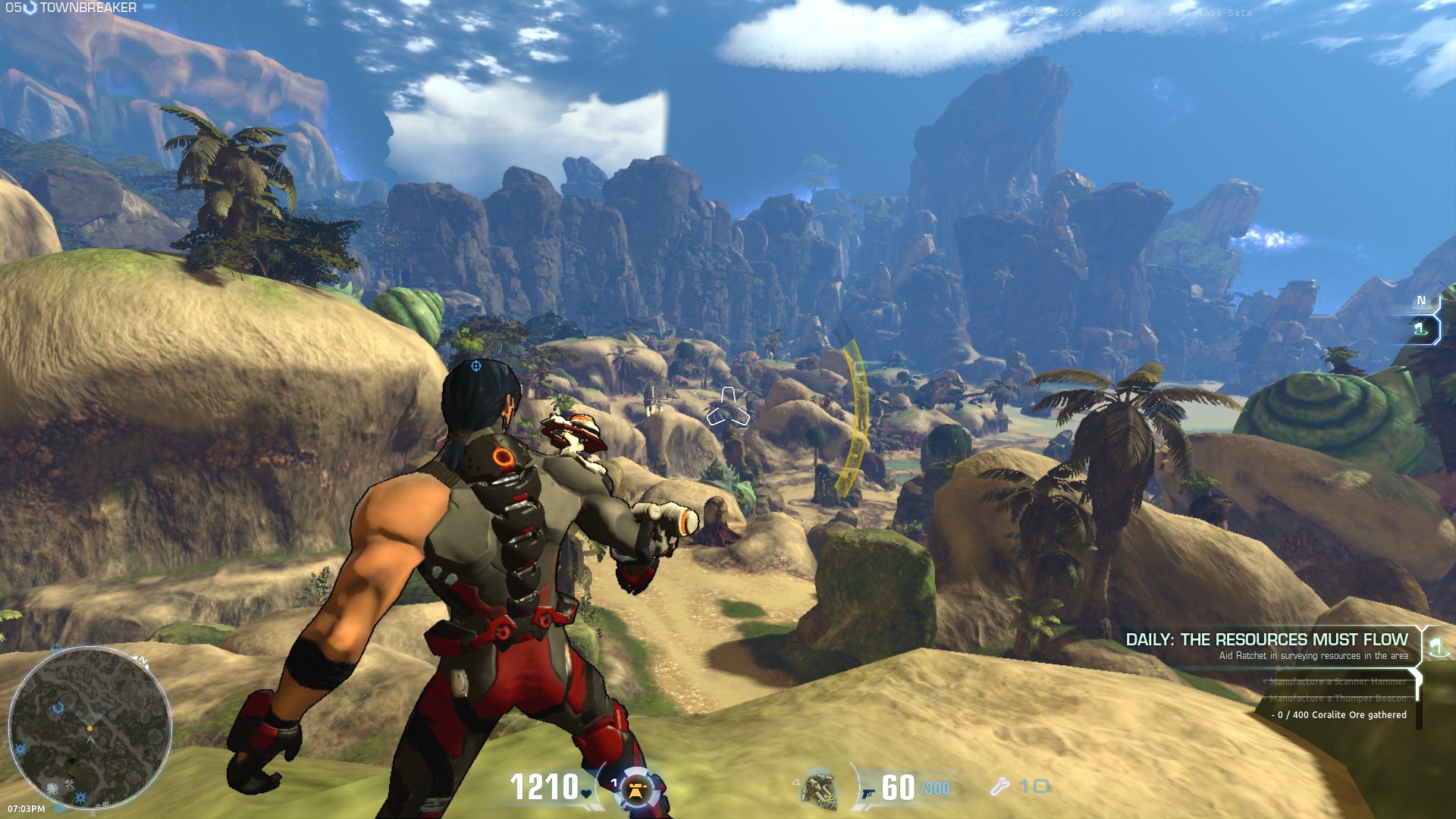The height and width of the screenshot is (819, 1456).
Task: Select the crossed tools marker on the minimap
Action: [70, 783]
